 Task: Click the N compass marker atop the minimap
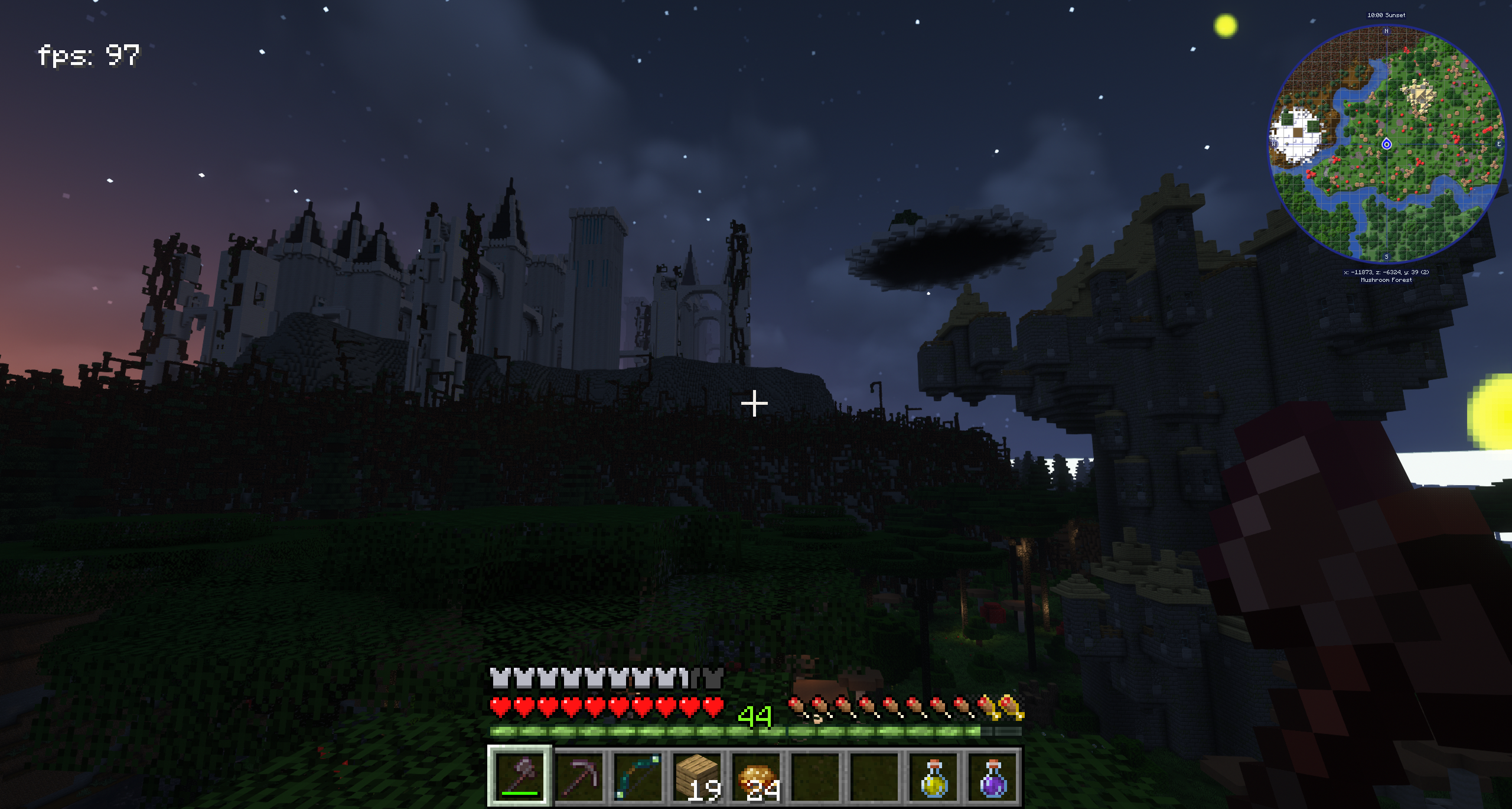1386,31
